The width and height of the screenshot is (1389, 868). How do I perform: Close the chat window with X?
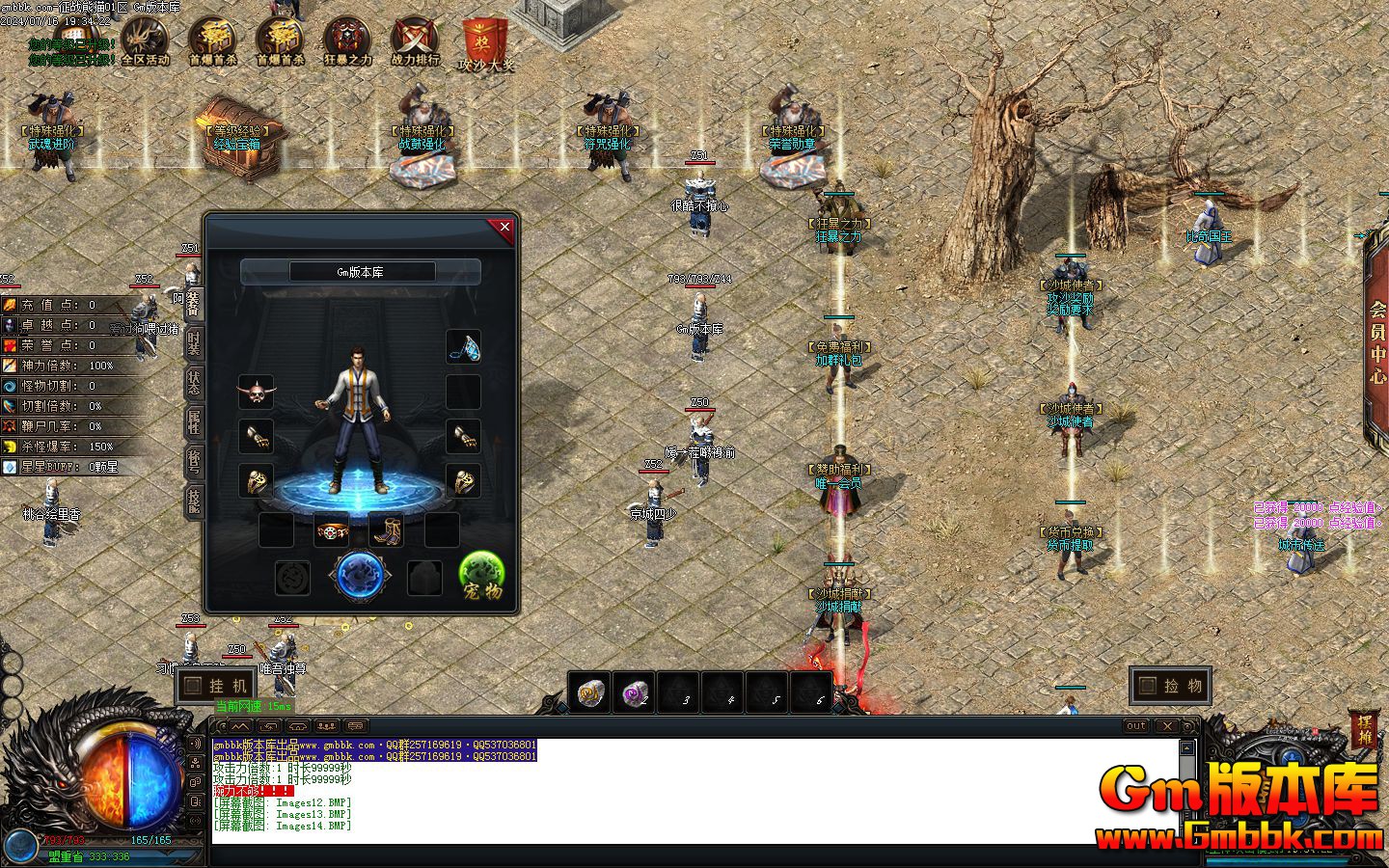click(1167, 725)
